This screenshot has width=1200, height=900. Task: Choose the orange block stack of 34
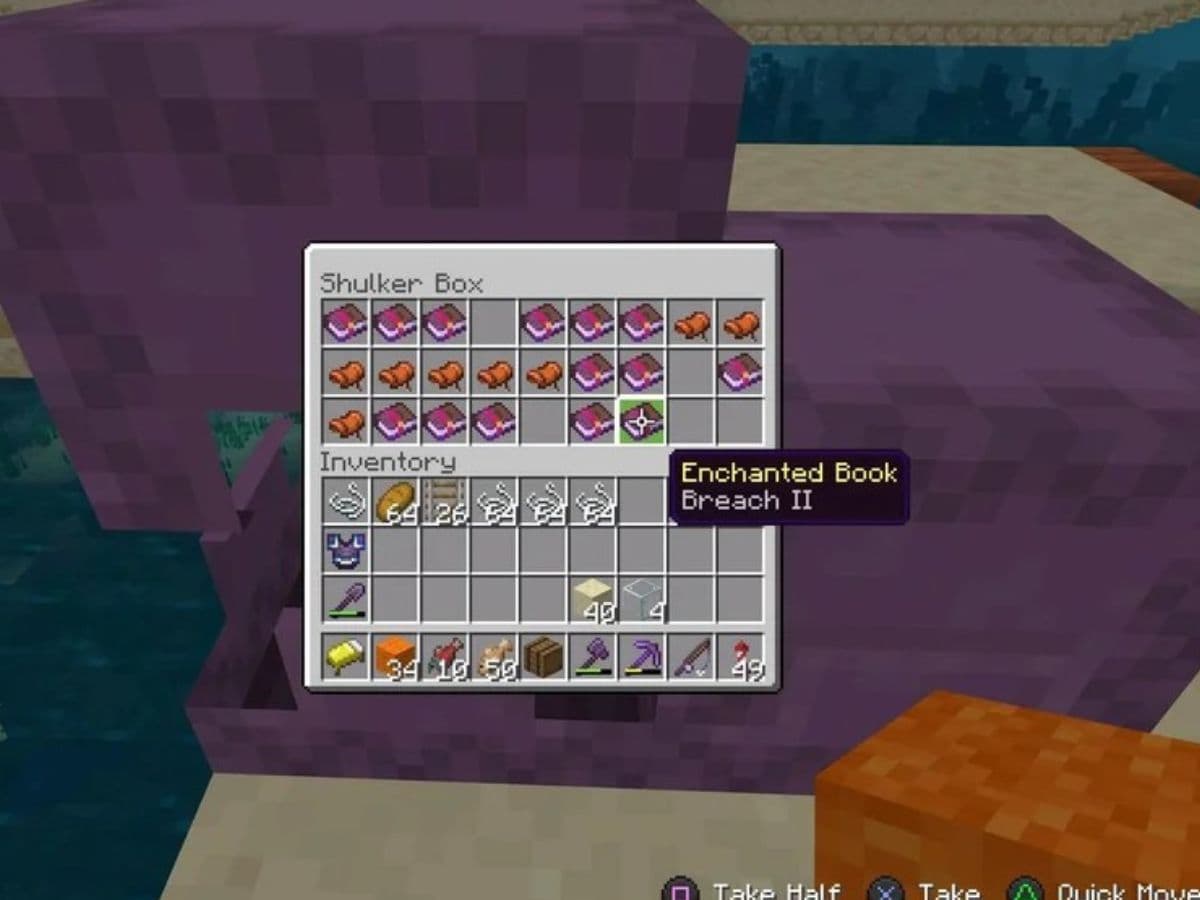(396, 657)
